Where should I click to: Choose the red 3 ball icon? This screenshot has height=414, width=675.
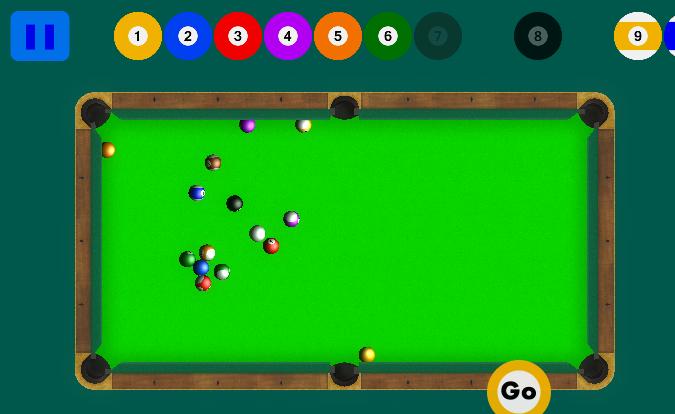click(x=238, y=36)
